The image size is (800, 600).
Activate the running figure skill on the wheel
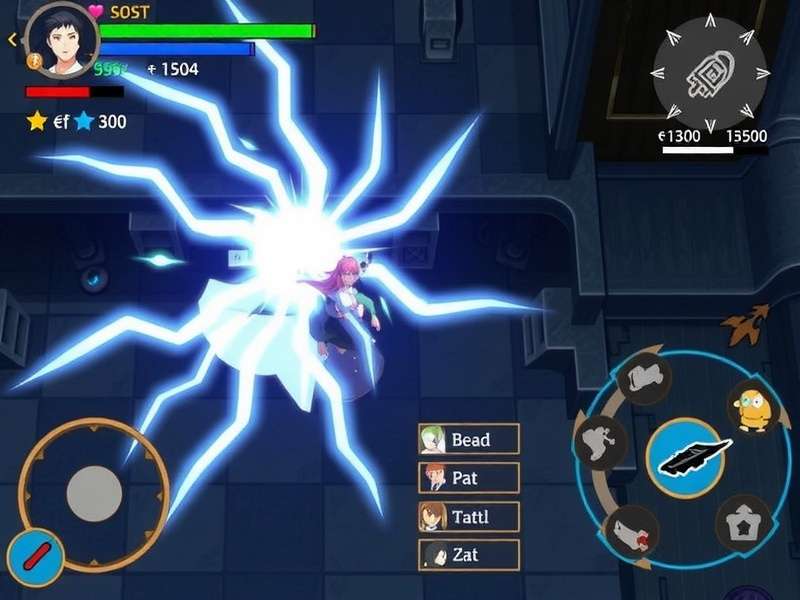[x=600, y=442]
